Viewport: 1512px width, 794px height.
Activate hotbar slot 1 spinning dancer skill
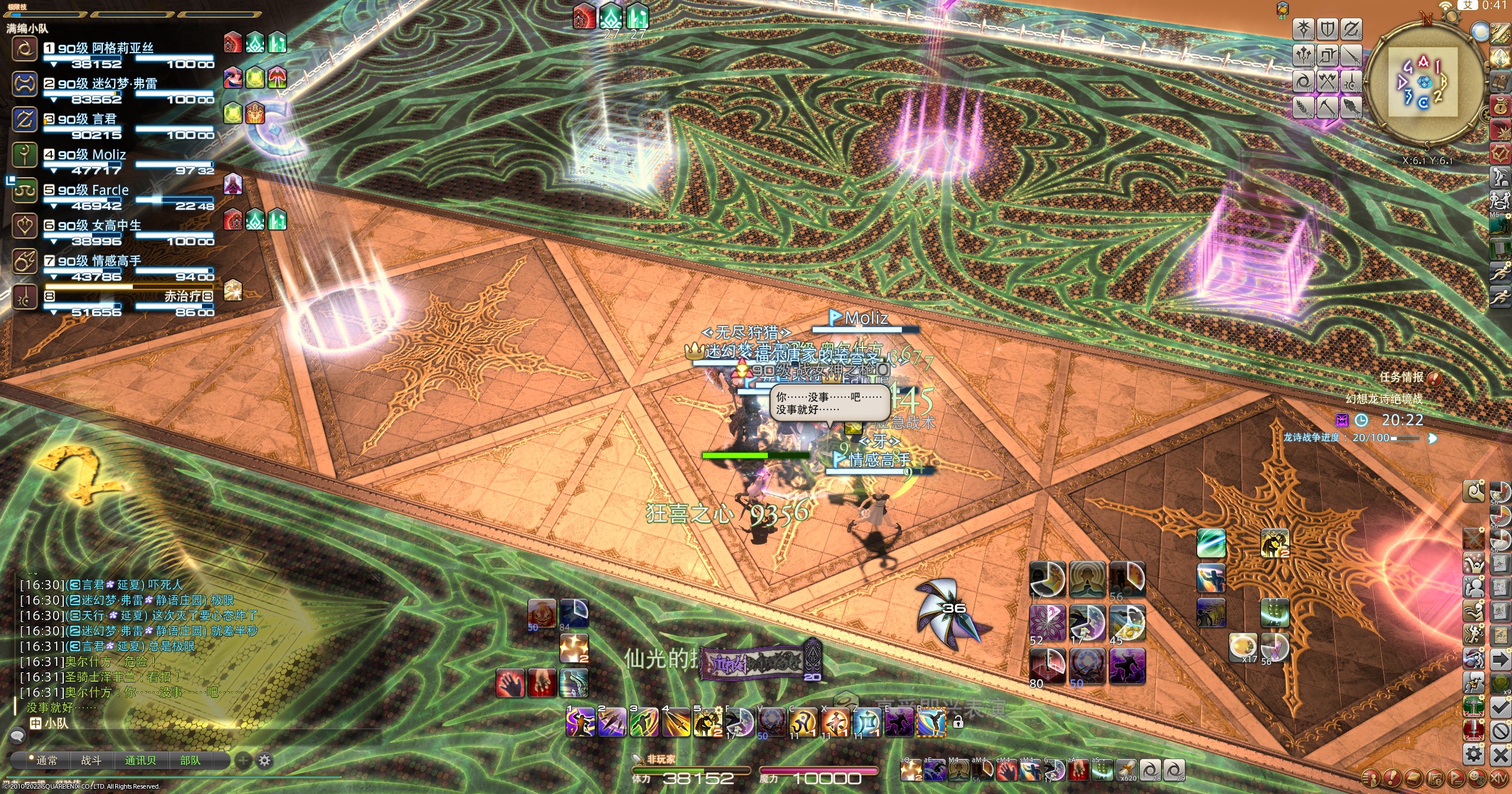(x=580, y=722)
